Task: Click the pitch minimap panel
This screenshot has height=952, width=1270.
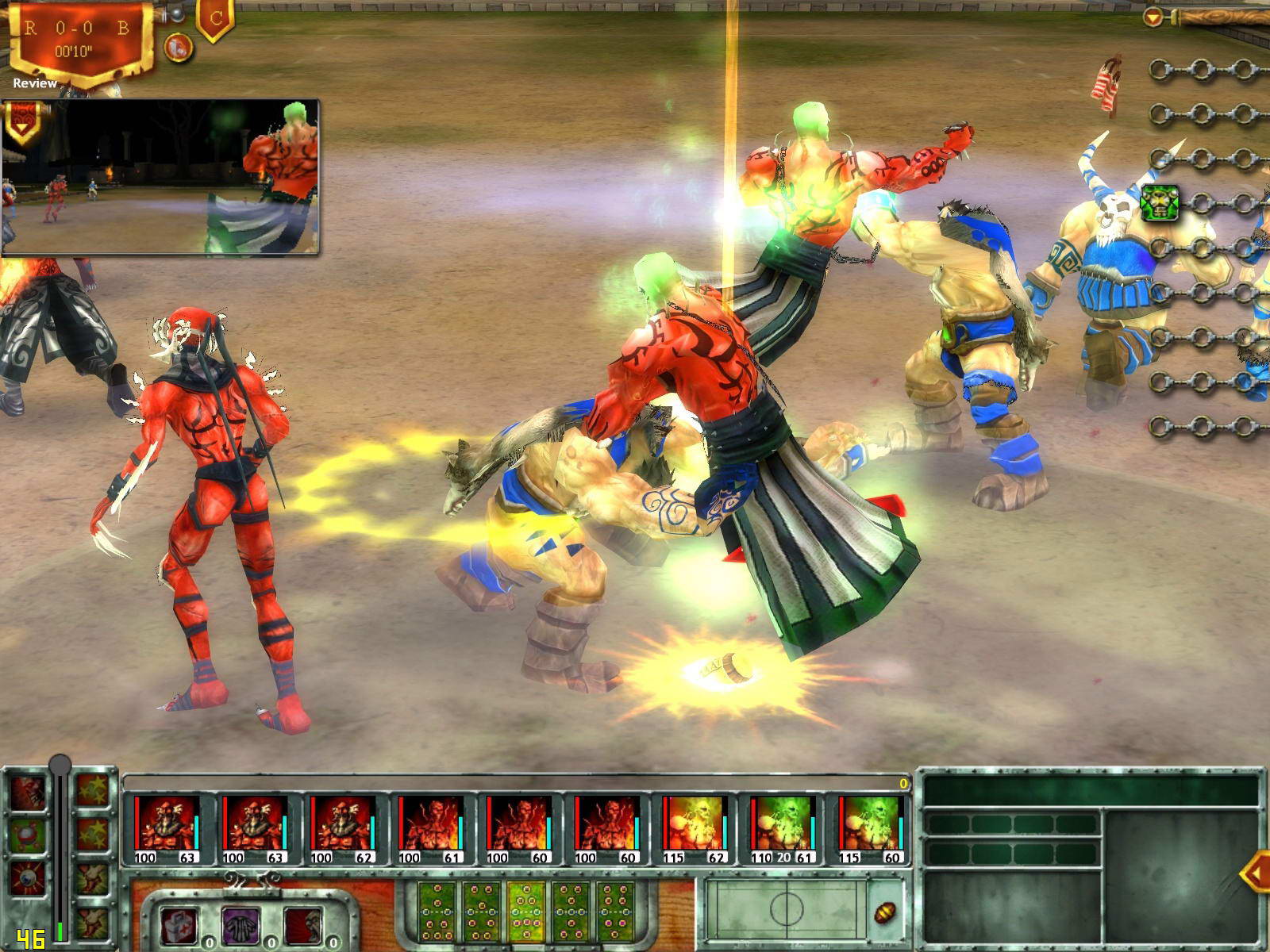Action: pos(783,910)
